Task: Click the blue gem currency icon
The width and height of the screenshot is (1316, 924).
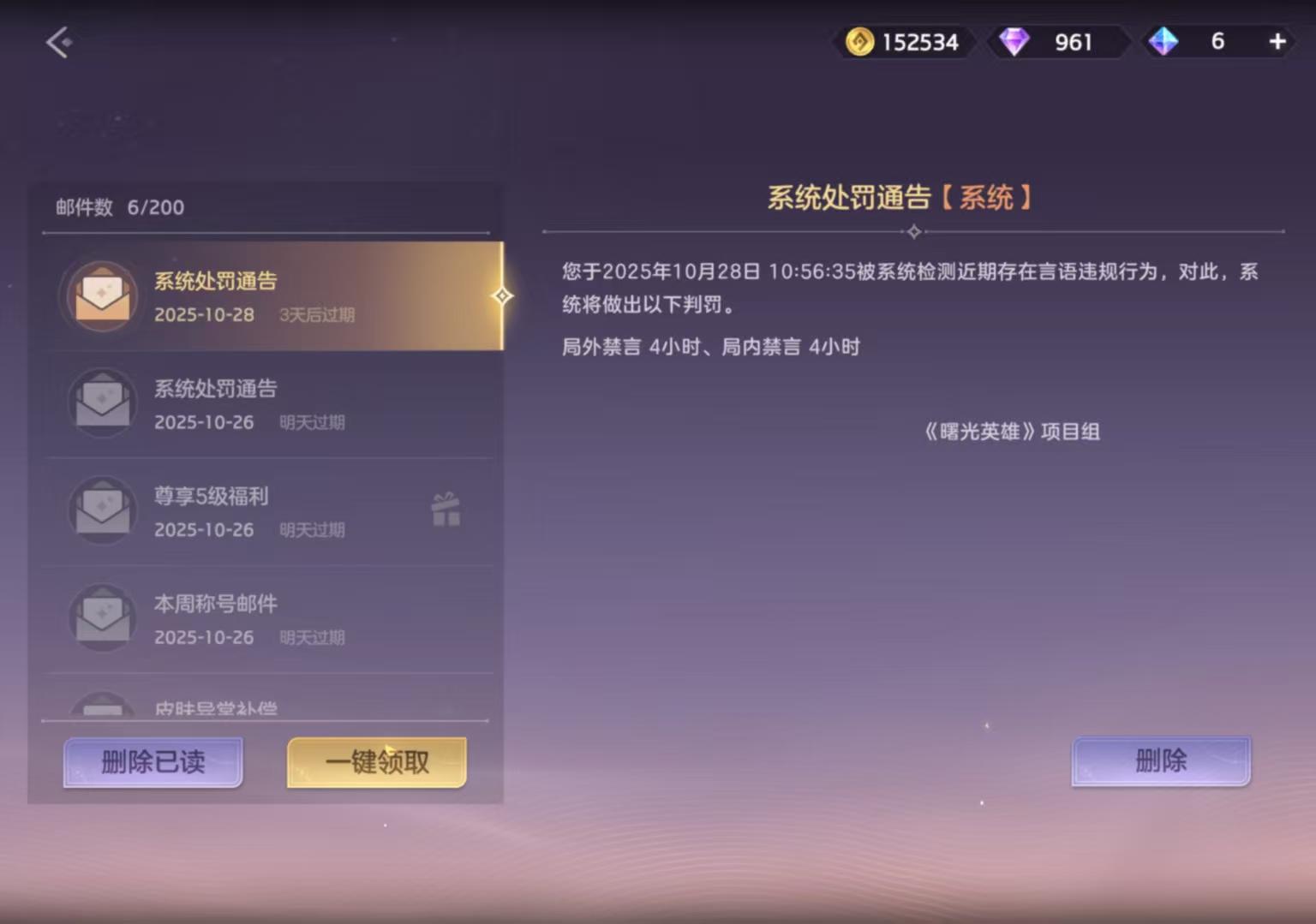Action: [x=1162, y=41]
